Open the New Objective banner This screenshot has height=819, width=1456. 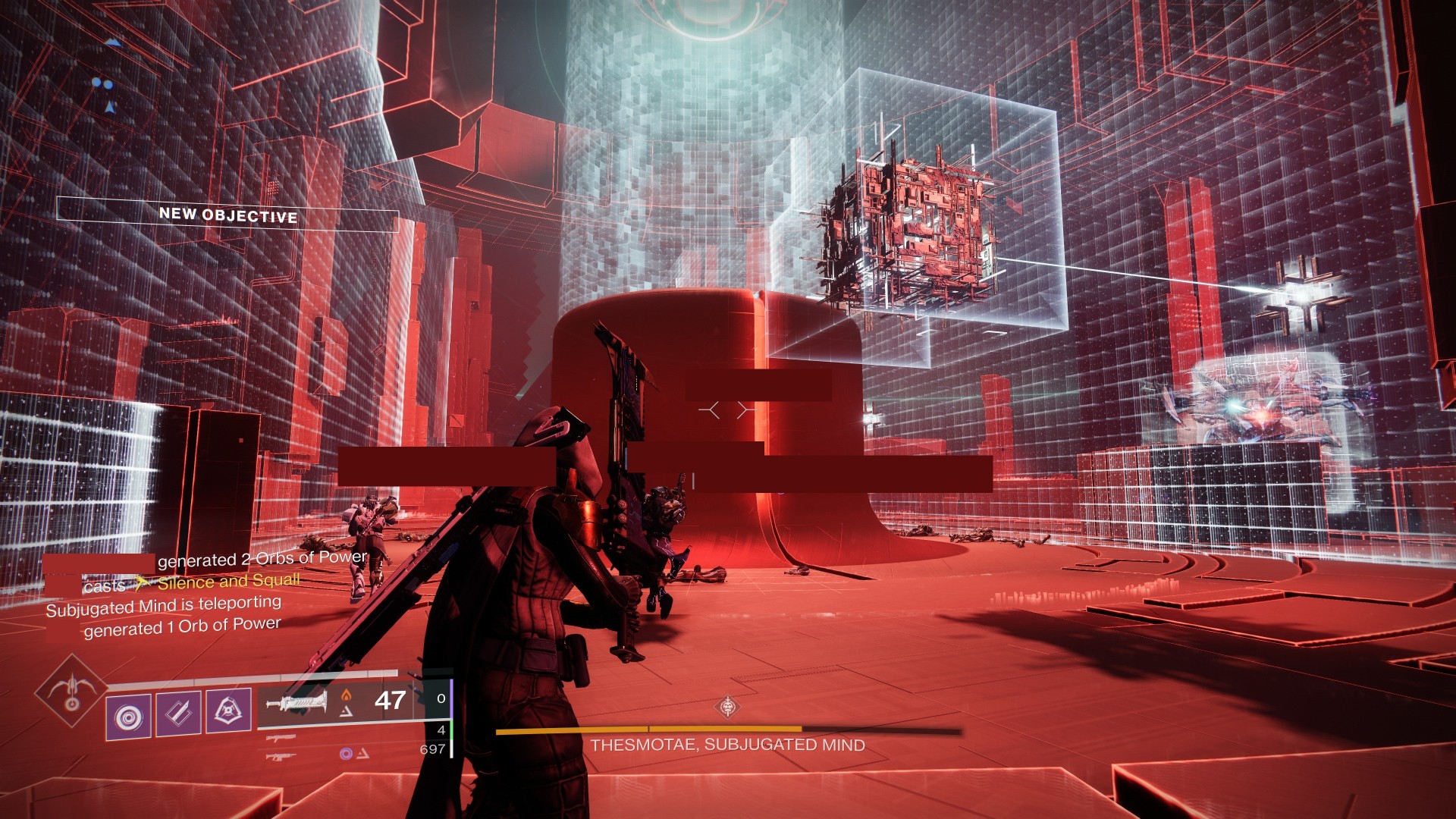click(227, 215)
